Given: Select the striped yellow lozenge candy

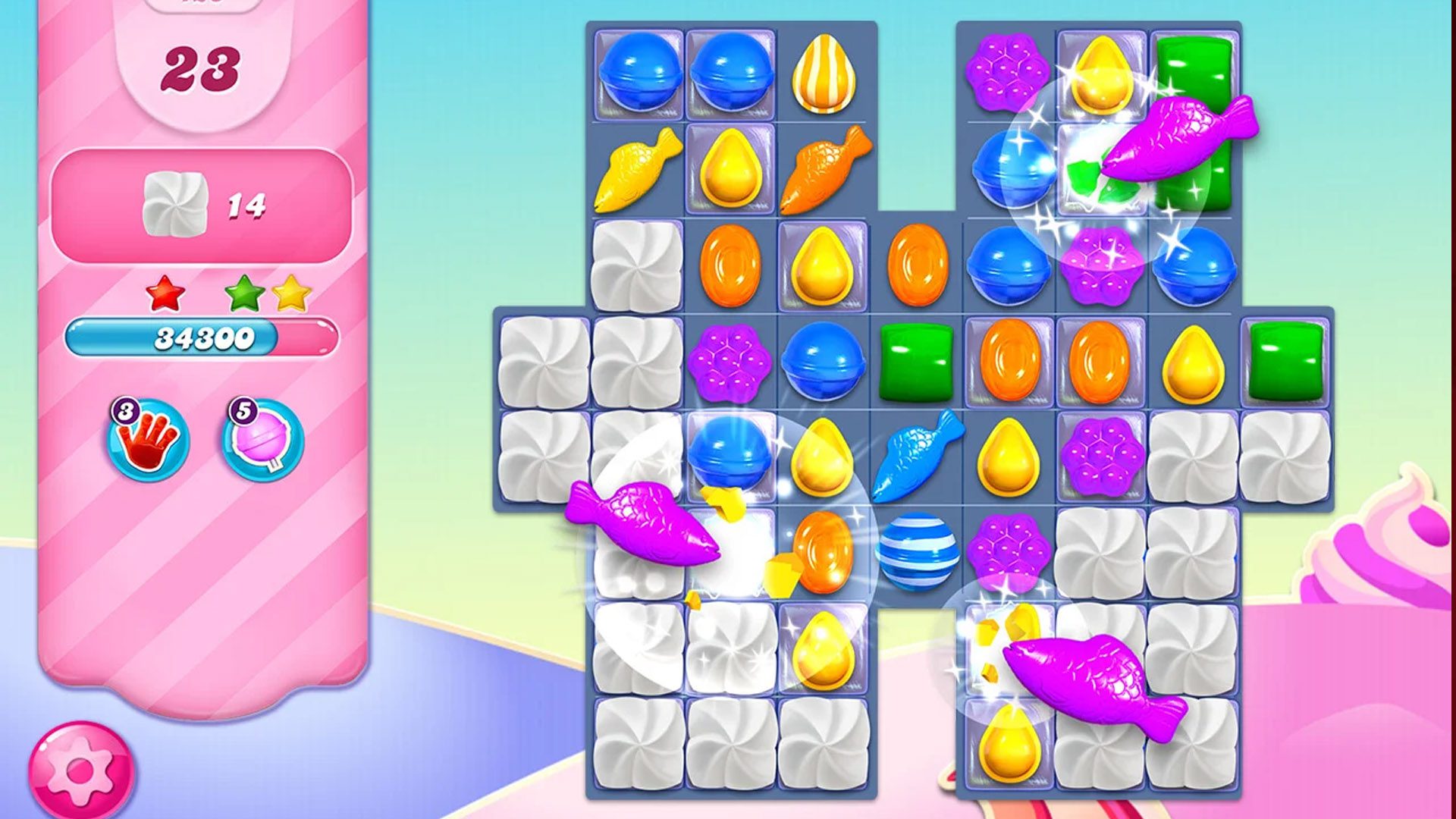Looking at the screenshot, I should point(823,72).
